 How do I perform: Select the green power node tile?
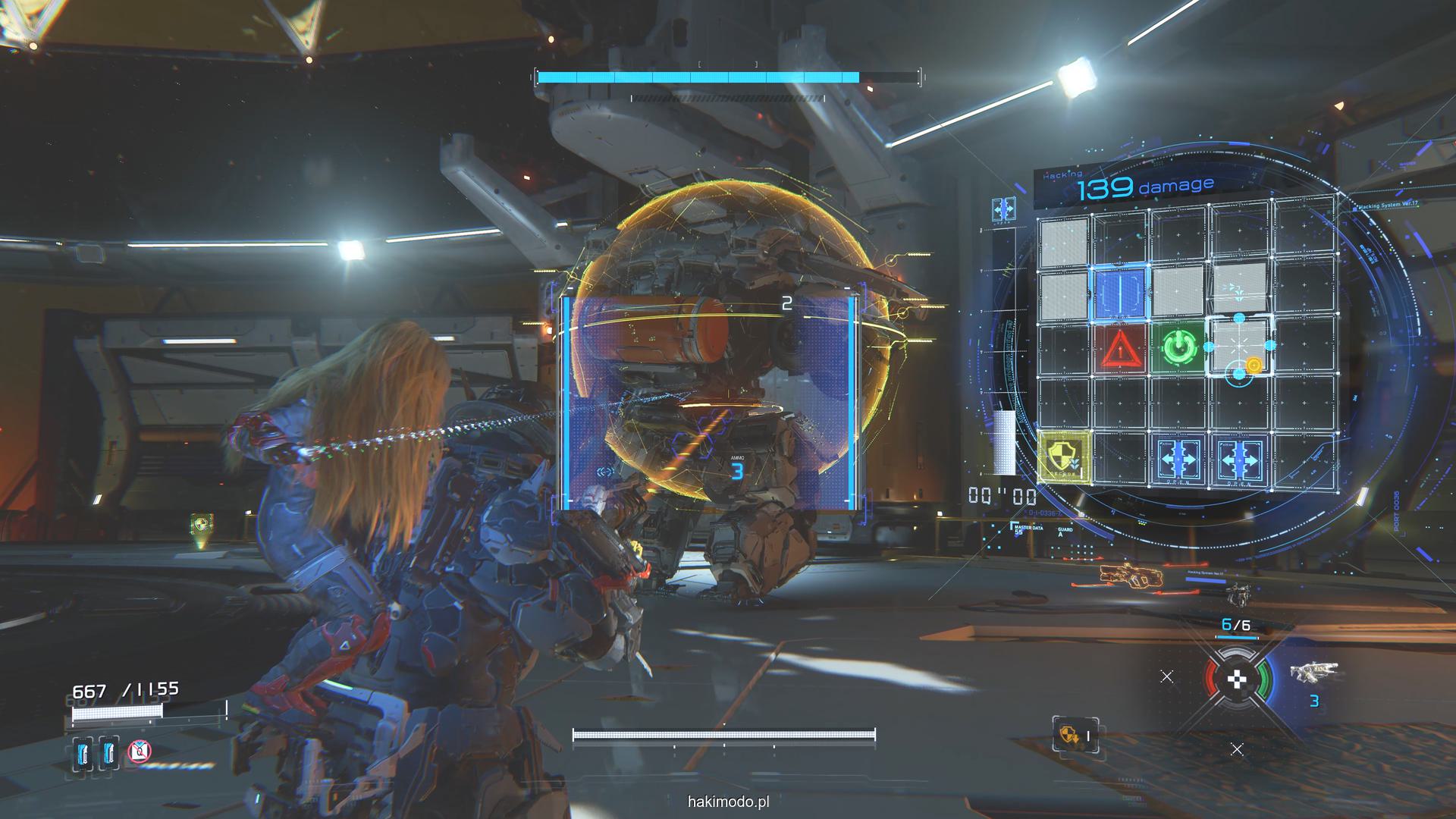tap(1178, 348)
